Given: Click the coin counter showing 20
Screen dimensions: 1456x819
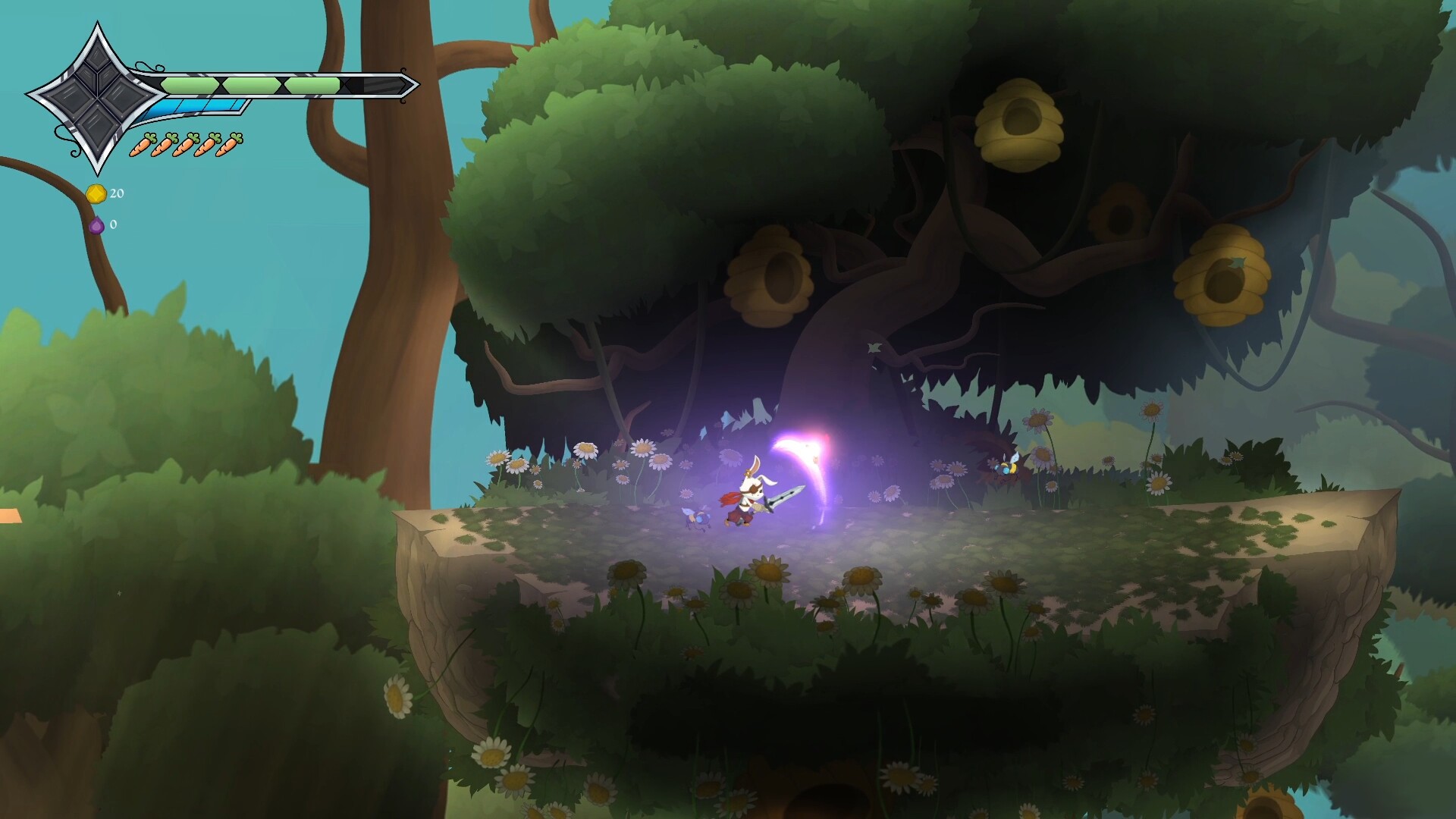Looking at the screenshot, I should [116, 193].
